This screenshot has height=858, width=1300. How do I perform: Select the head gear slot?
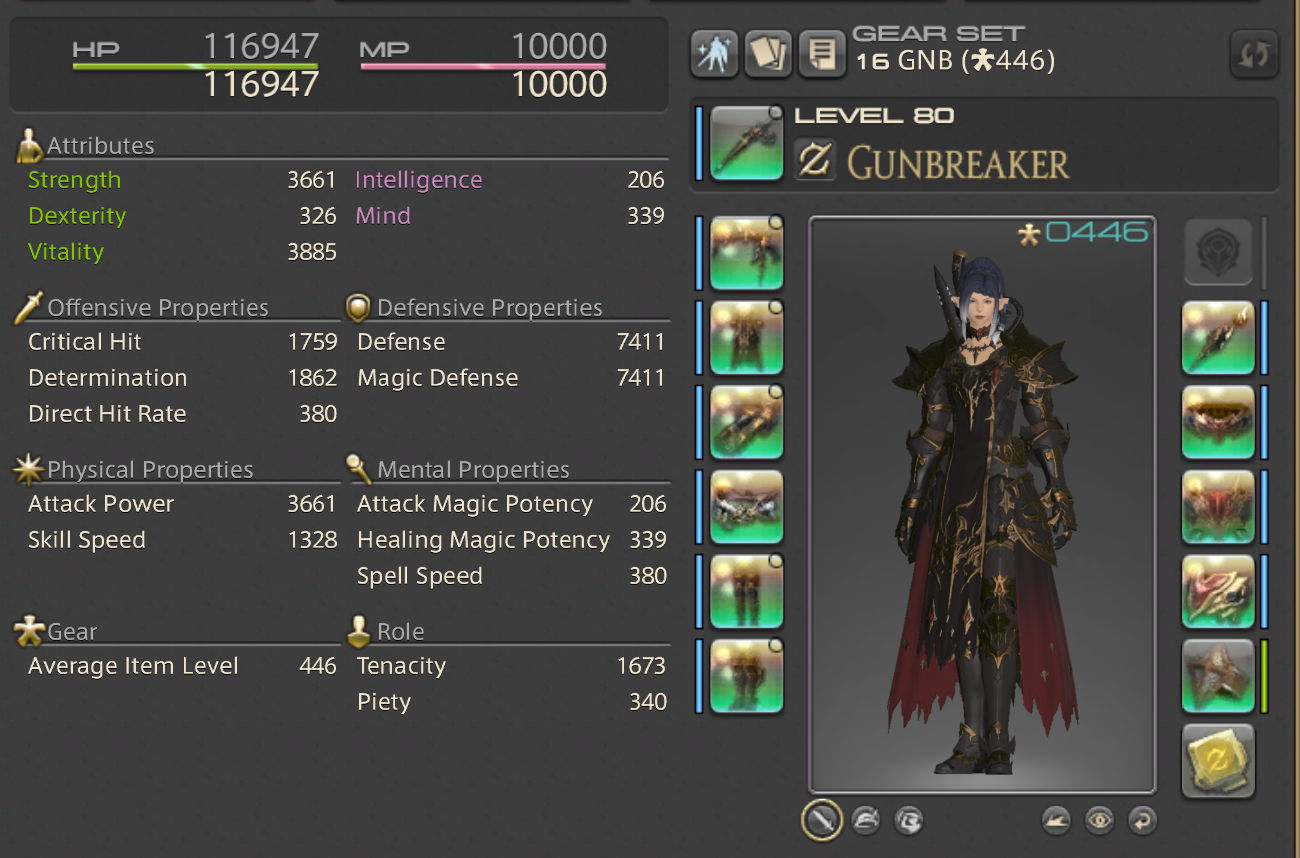(x=746, y=253)
